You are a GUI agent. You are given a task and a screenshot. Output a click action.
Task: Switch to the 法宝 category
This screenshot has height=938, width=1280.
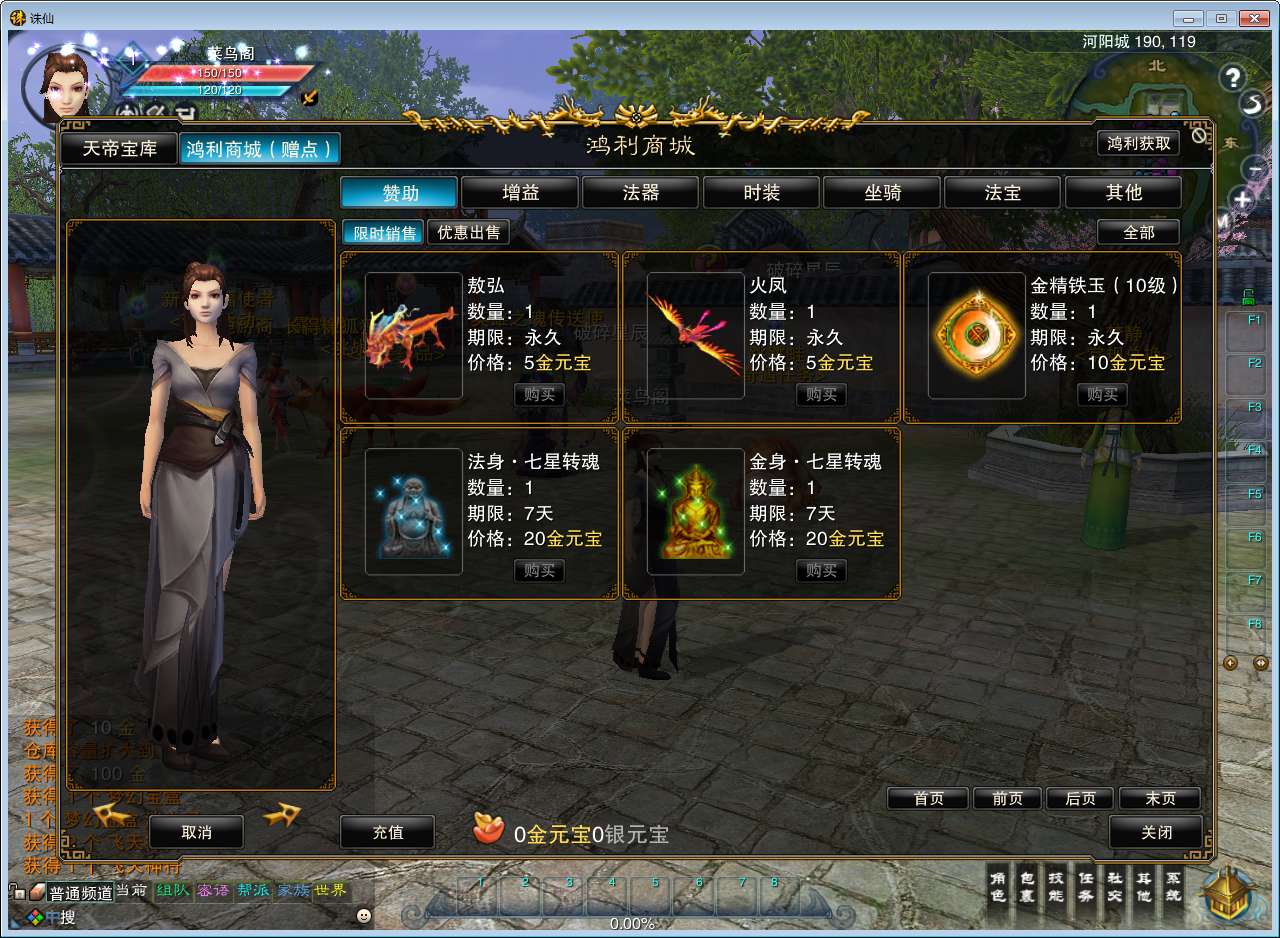[1003, 192]
